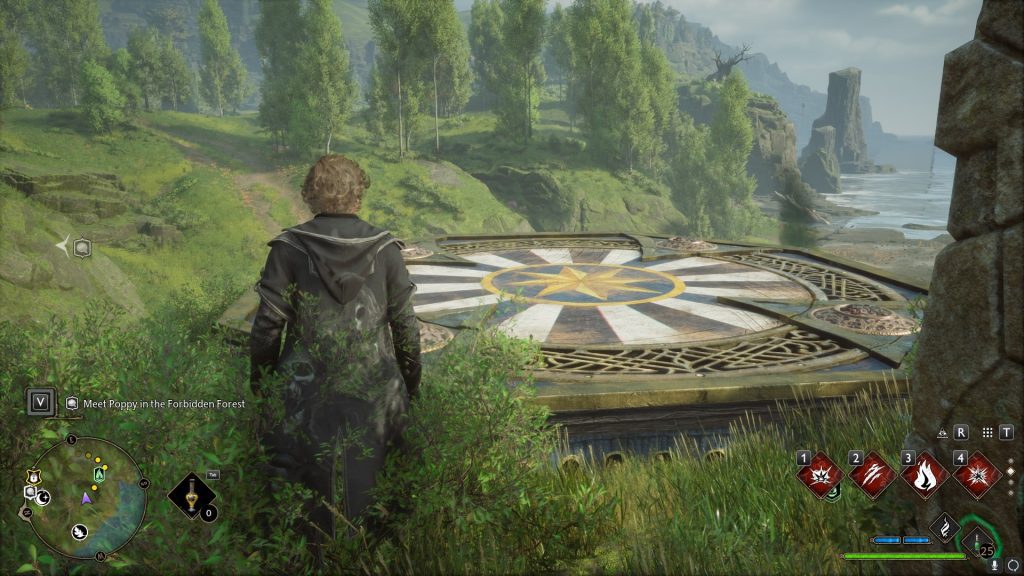This screenshot has height=576, width=1024.
Task: Activate the flame spell in slot 3
Action: (x=925, y=474)
